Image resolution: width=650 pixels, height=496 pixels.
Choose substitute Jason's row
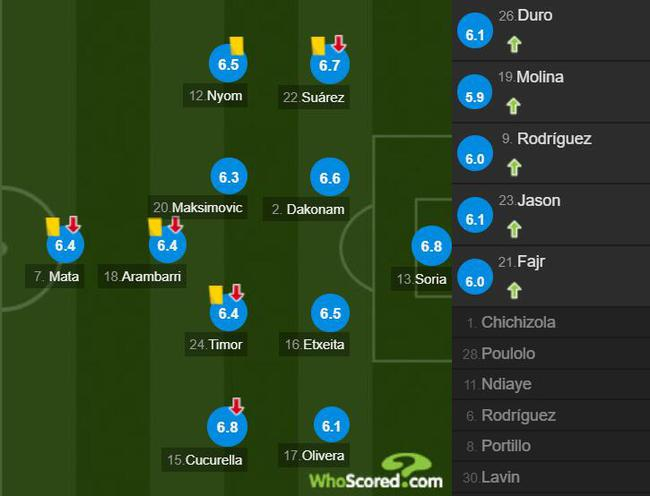coord(550,214)
